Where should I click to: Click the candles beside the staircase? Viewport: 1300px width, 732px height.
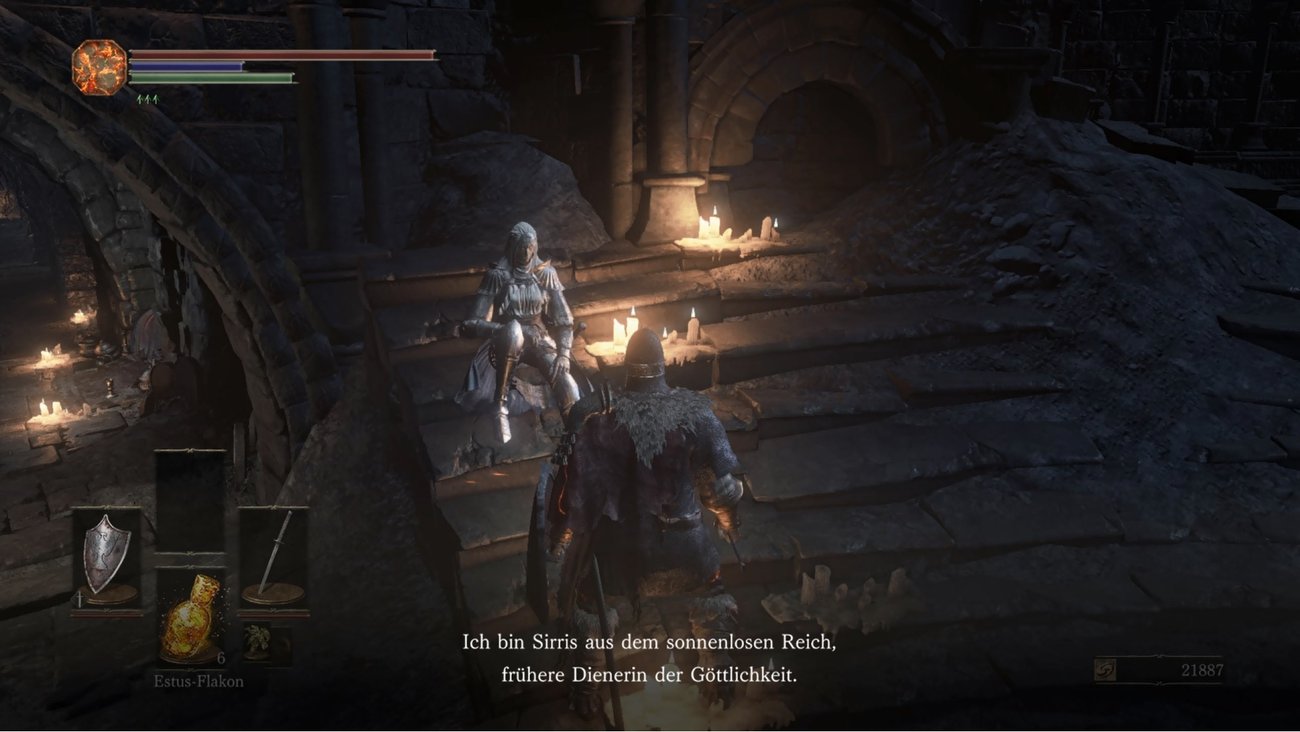coord(625,330)
